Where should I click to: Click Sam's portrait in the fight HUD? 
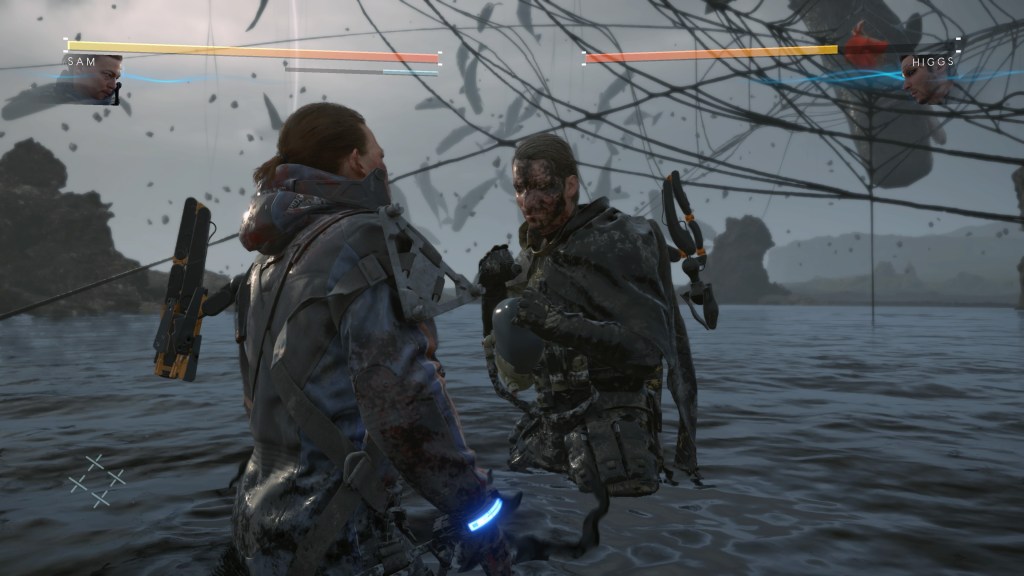pos(98,82)
